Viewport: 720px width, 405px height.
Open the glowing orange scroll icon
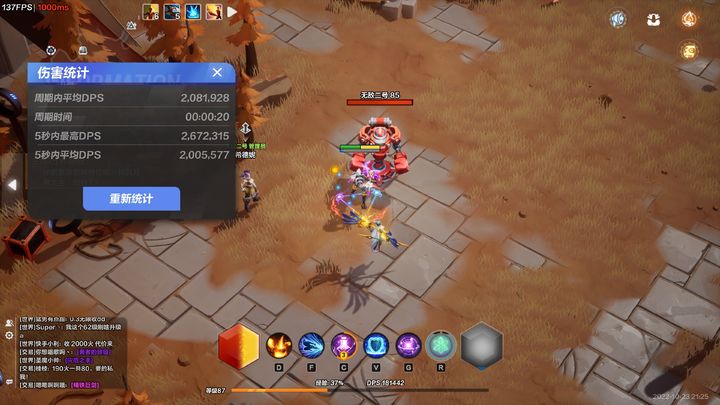point(689,51)
